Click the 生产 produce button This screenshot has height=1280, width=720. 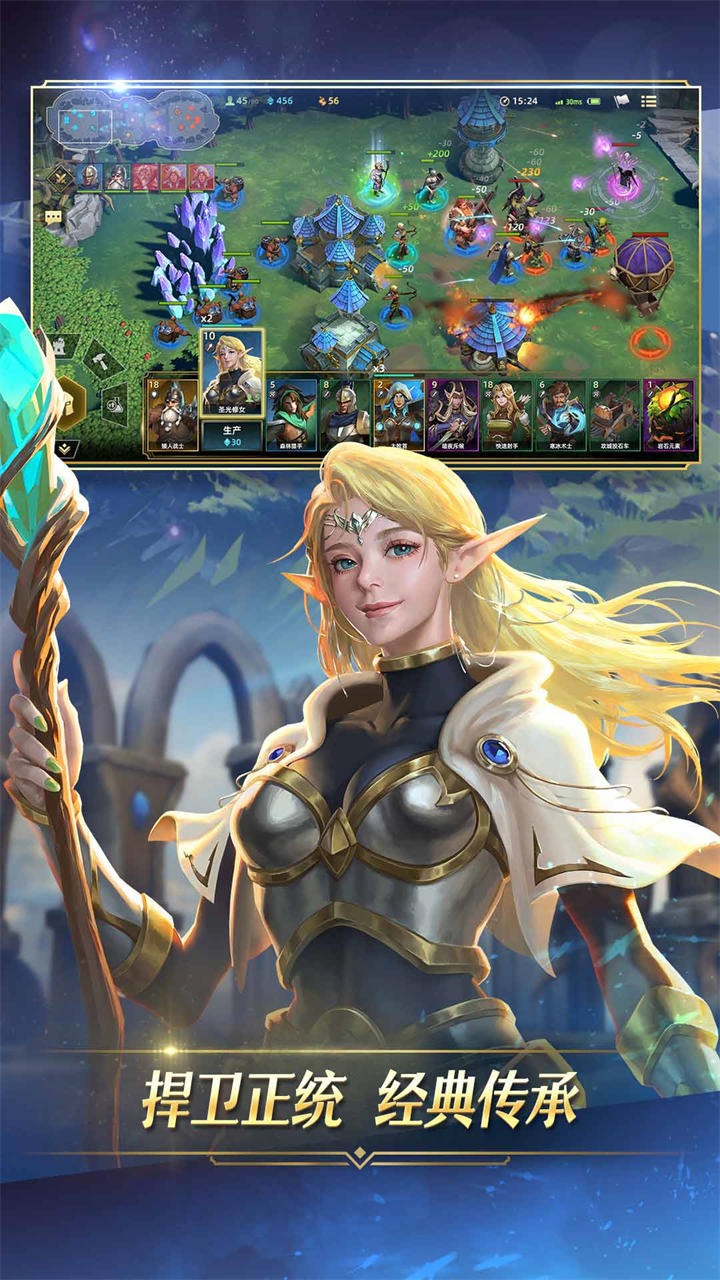[232, 435]
